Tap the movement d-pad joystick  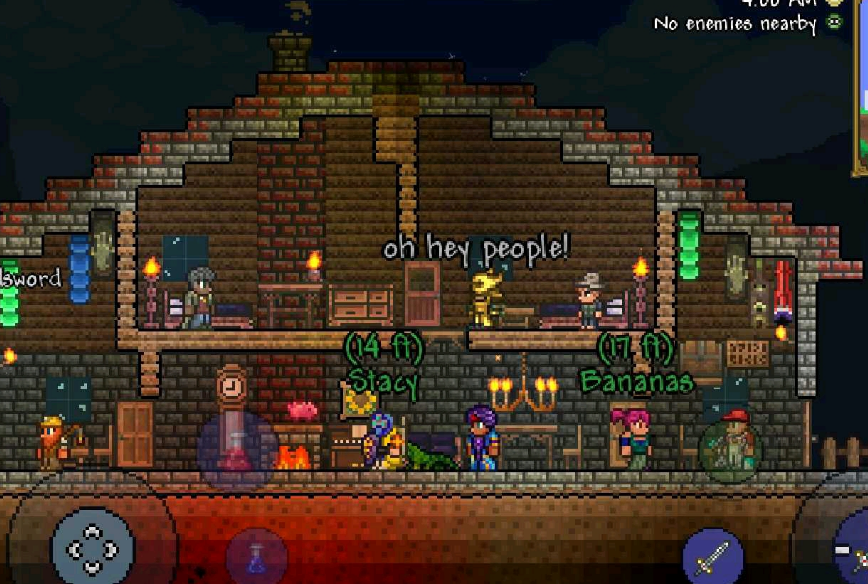92,547
